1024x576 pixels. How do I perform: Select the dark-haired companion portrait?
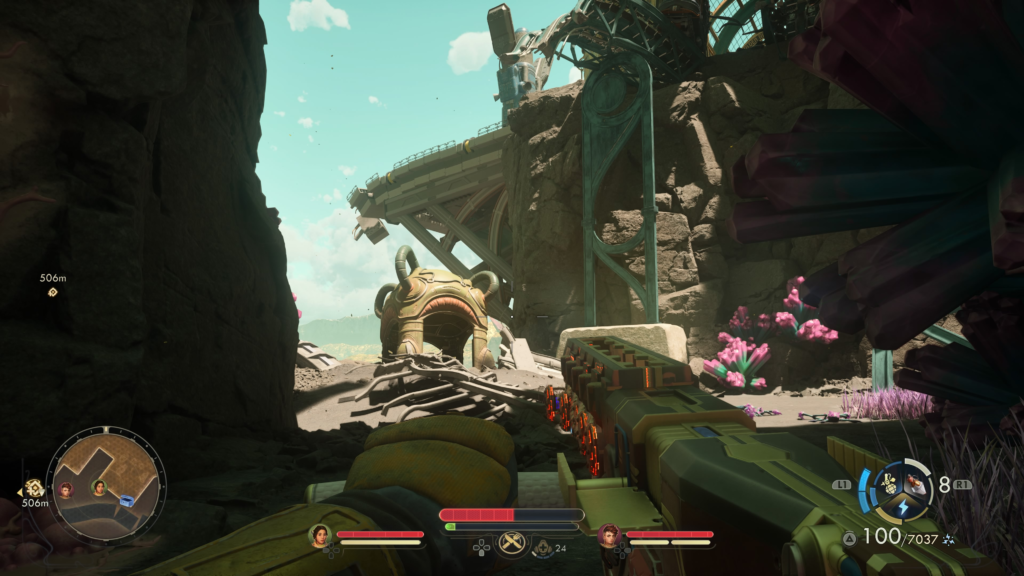320,535
